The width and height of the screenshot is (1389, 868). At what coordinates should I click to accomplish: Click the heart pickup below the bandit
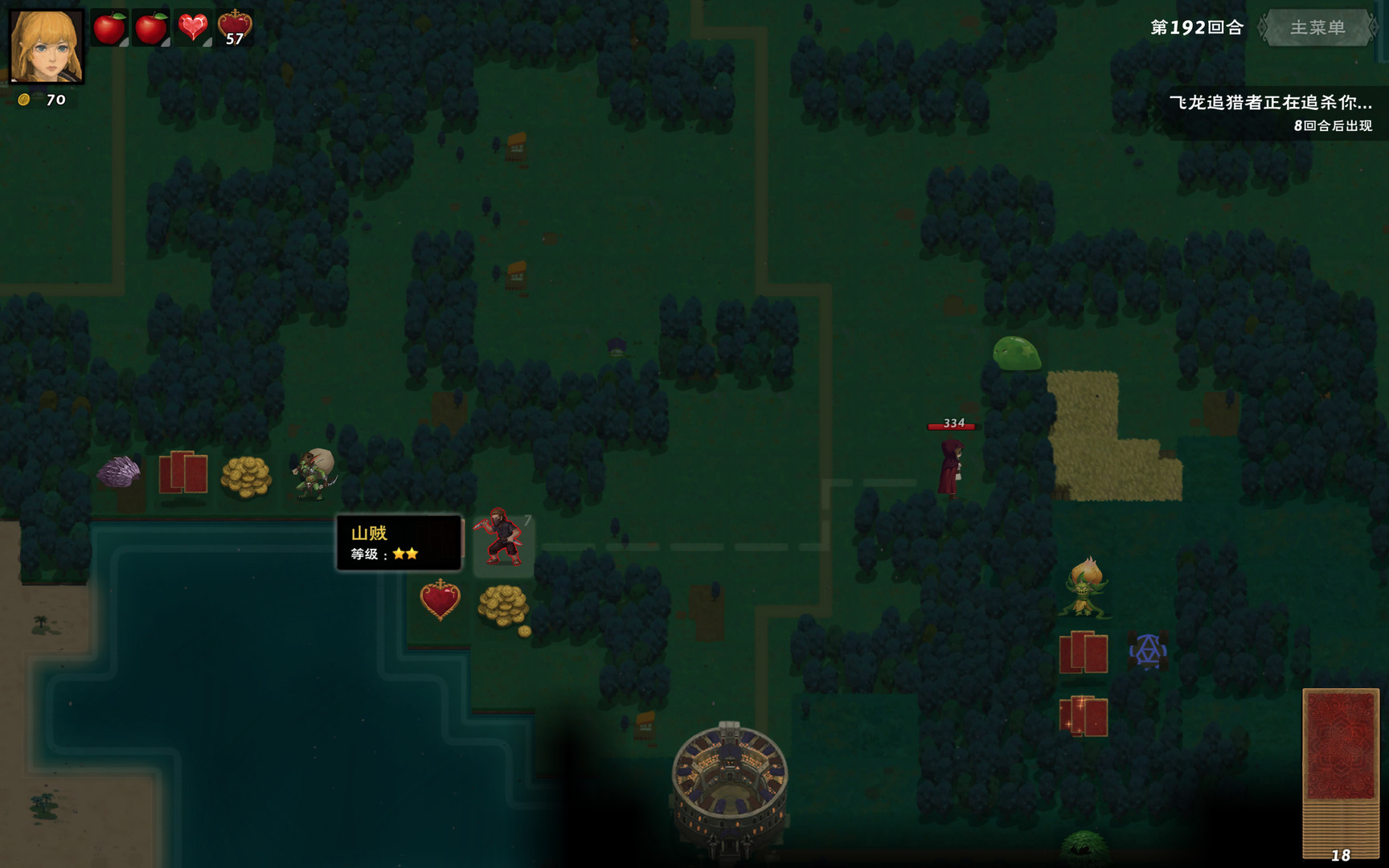(439, 601)
